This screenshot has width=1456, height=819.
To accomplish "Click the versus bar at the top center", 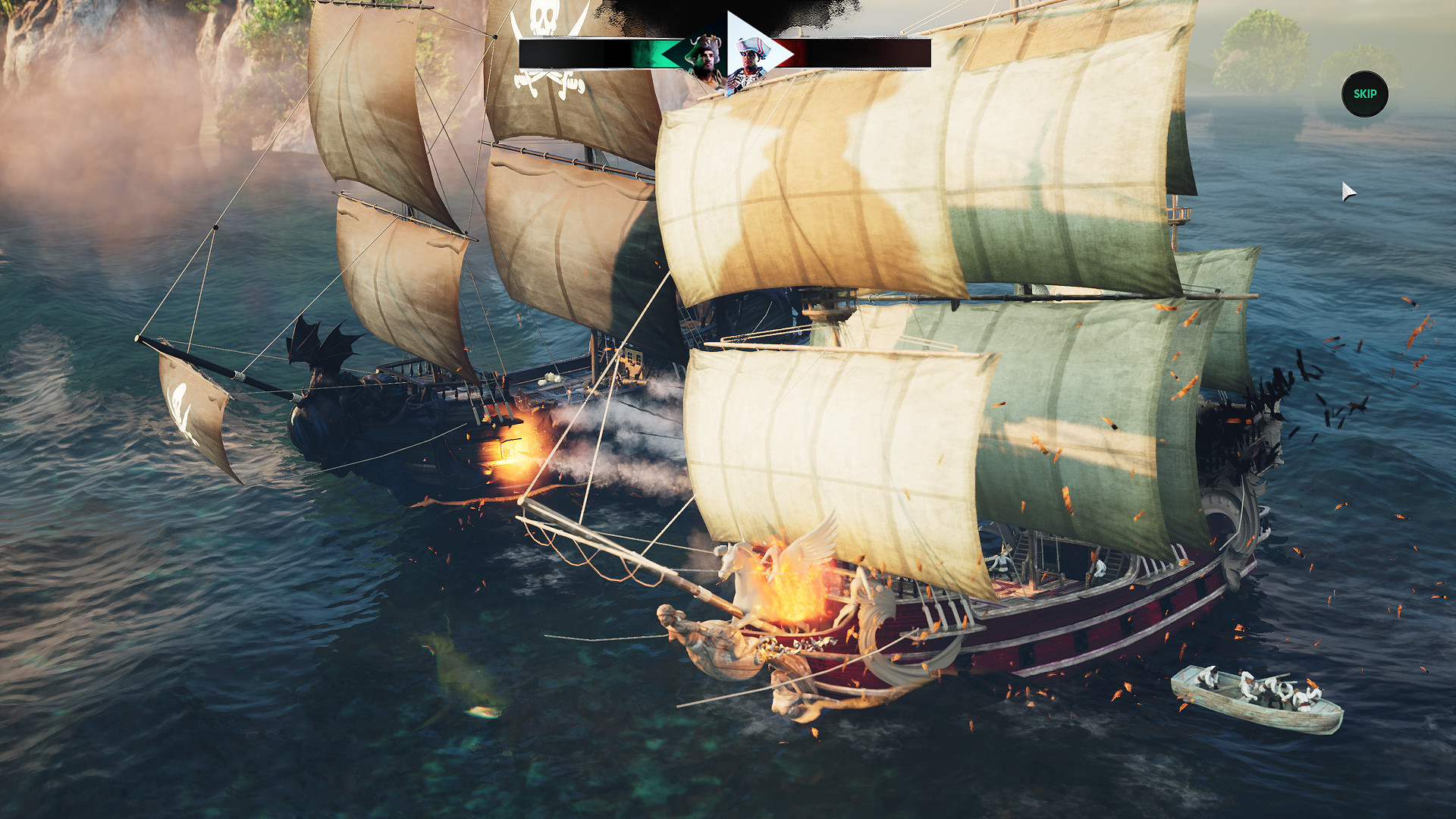I will coord(724,53).
